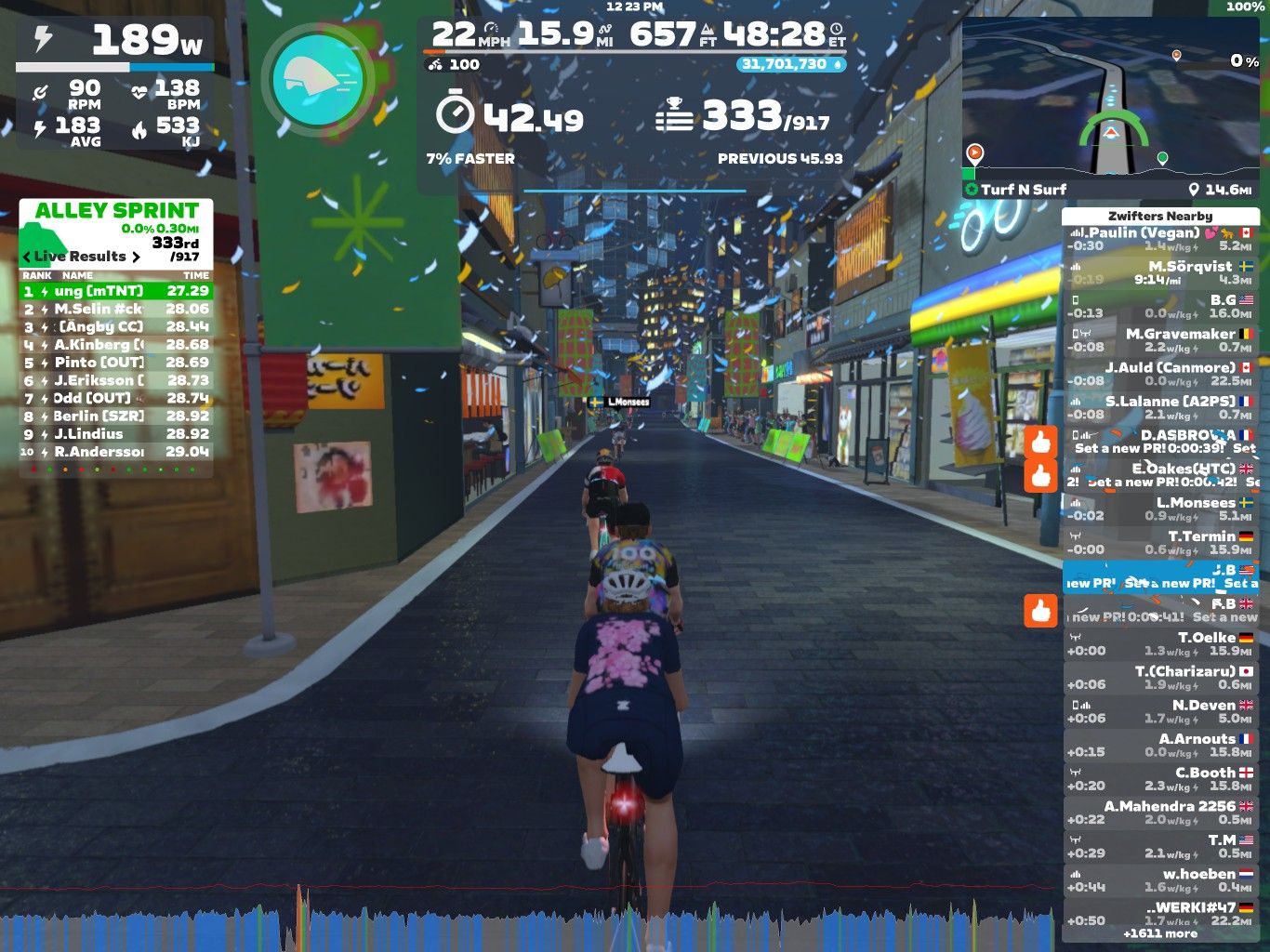Choose J.Auld (Canmore) rider row
1270x952 pixels.
point(1159,374)
